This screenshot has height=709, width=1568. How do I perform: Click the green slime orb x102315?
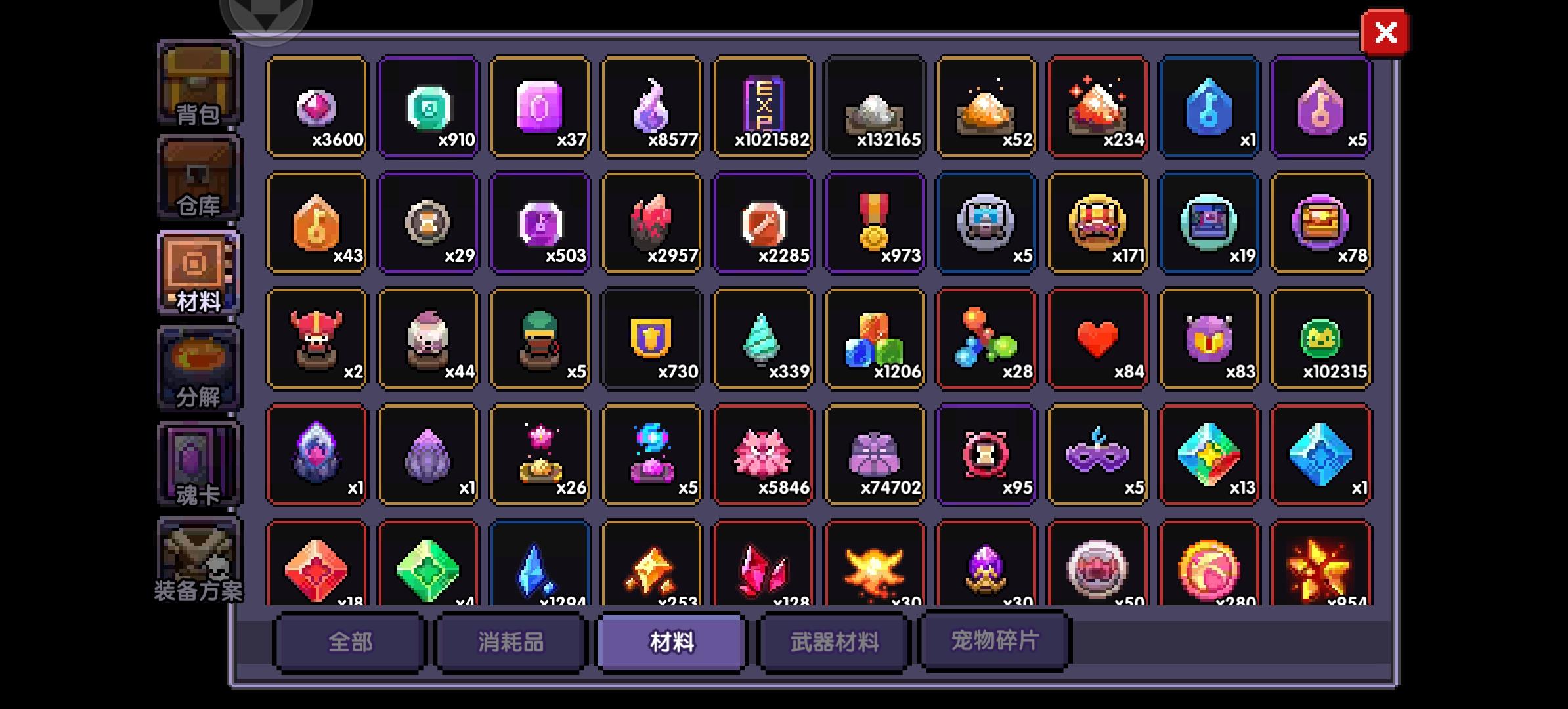pos(1321,338)
